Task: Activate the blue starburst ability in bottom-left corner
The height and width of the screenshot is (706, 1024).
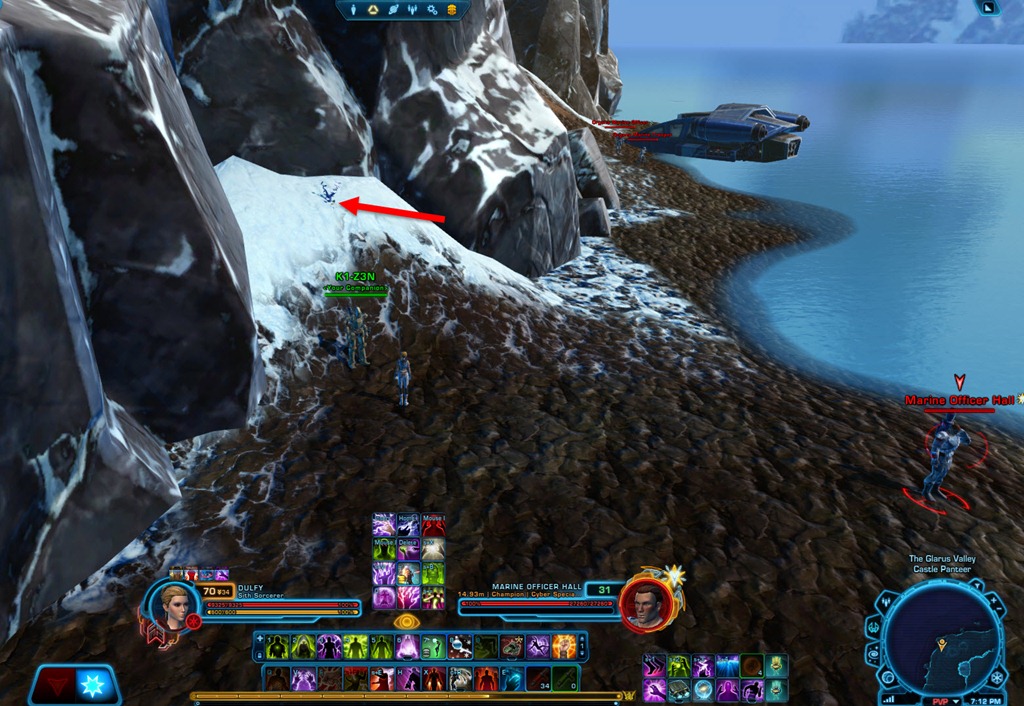Action: pos(93,686)
